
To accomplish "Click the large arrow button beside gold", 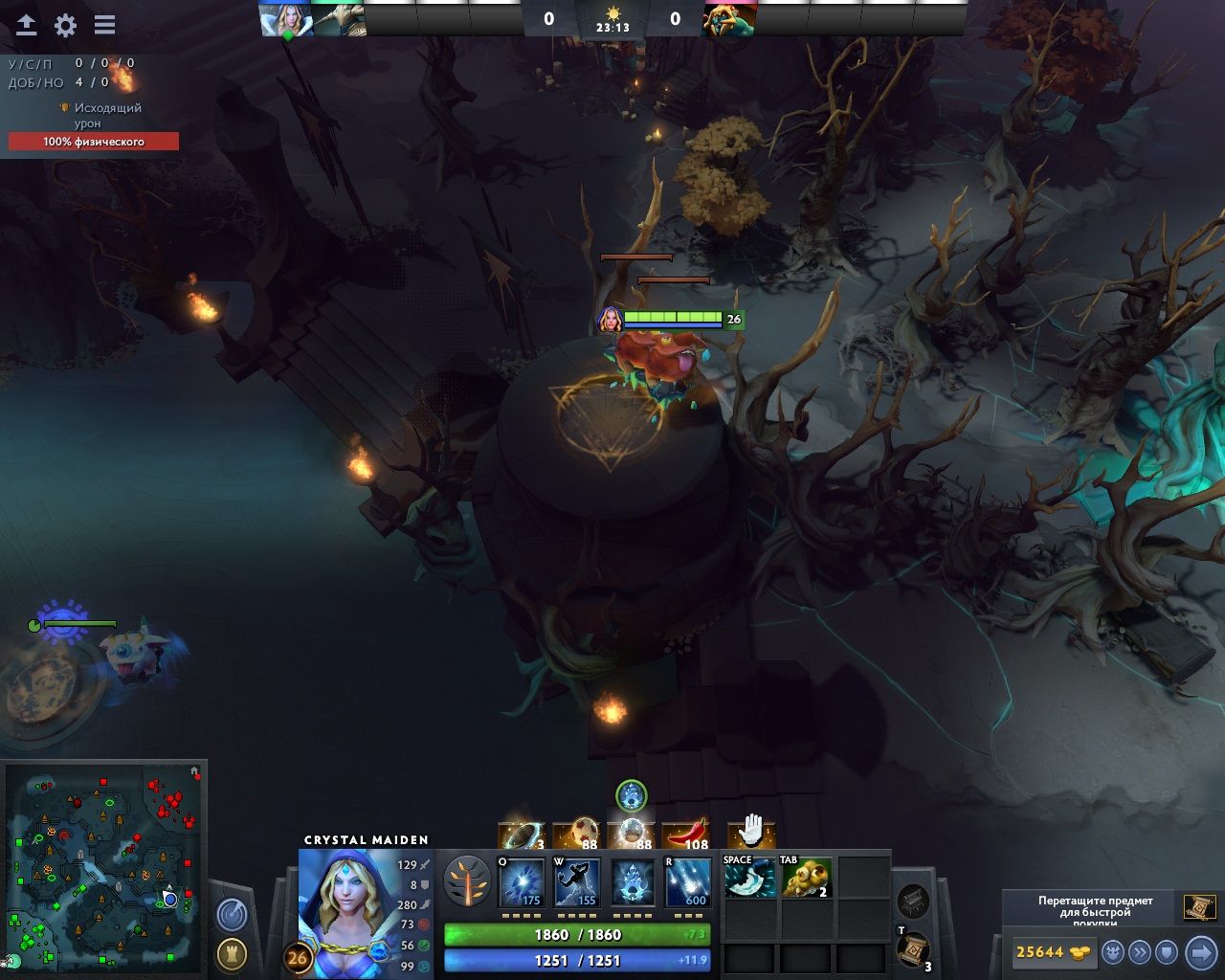I will [1200, 952].
